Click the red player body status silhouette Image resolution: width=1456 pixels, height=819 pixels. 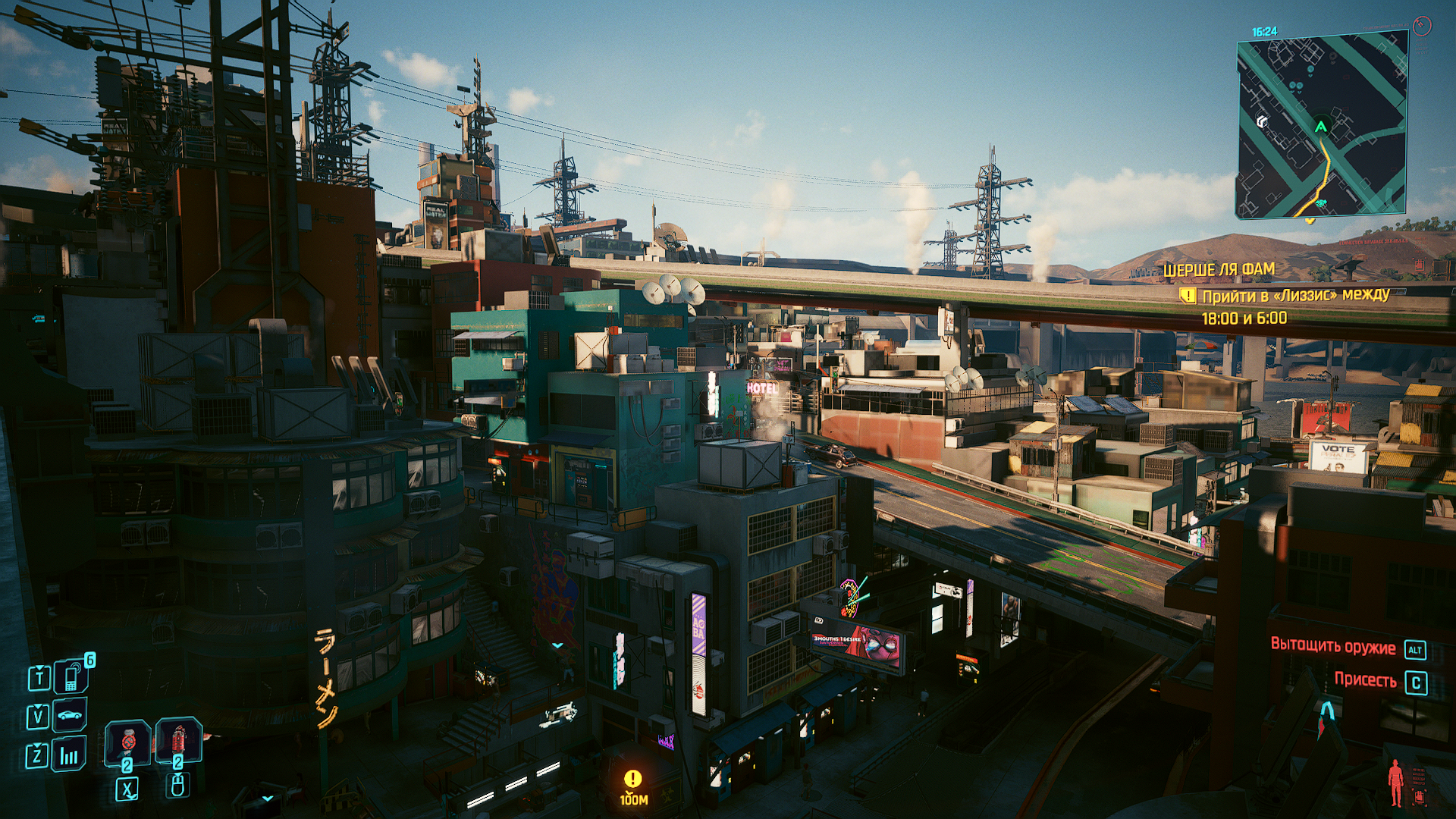coord(1395,783)
